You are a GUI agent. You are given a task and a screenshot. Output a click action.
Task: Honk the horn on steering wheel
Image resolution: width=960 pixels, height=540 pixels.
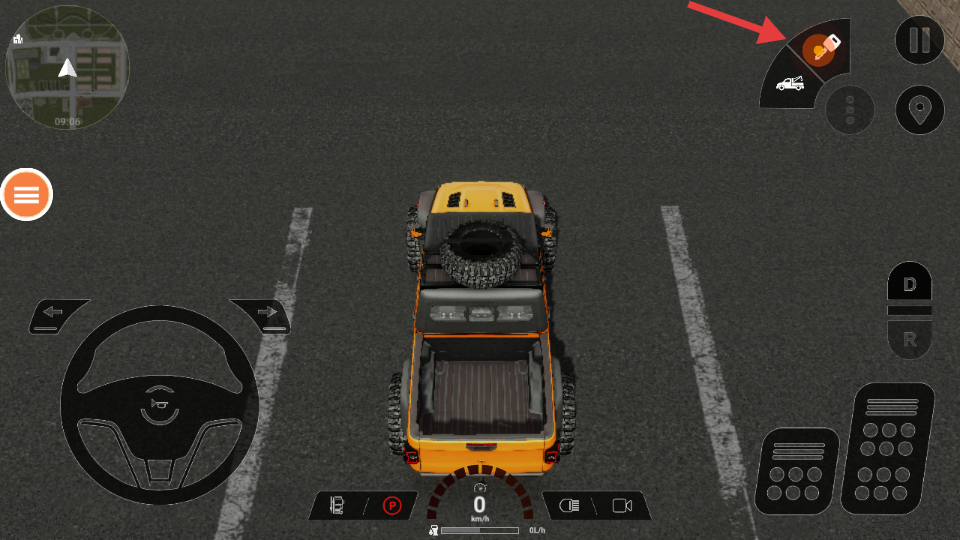160,401
